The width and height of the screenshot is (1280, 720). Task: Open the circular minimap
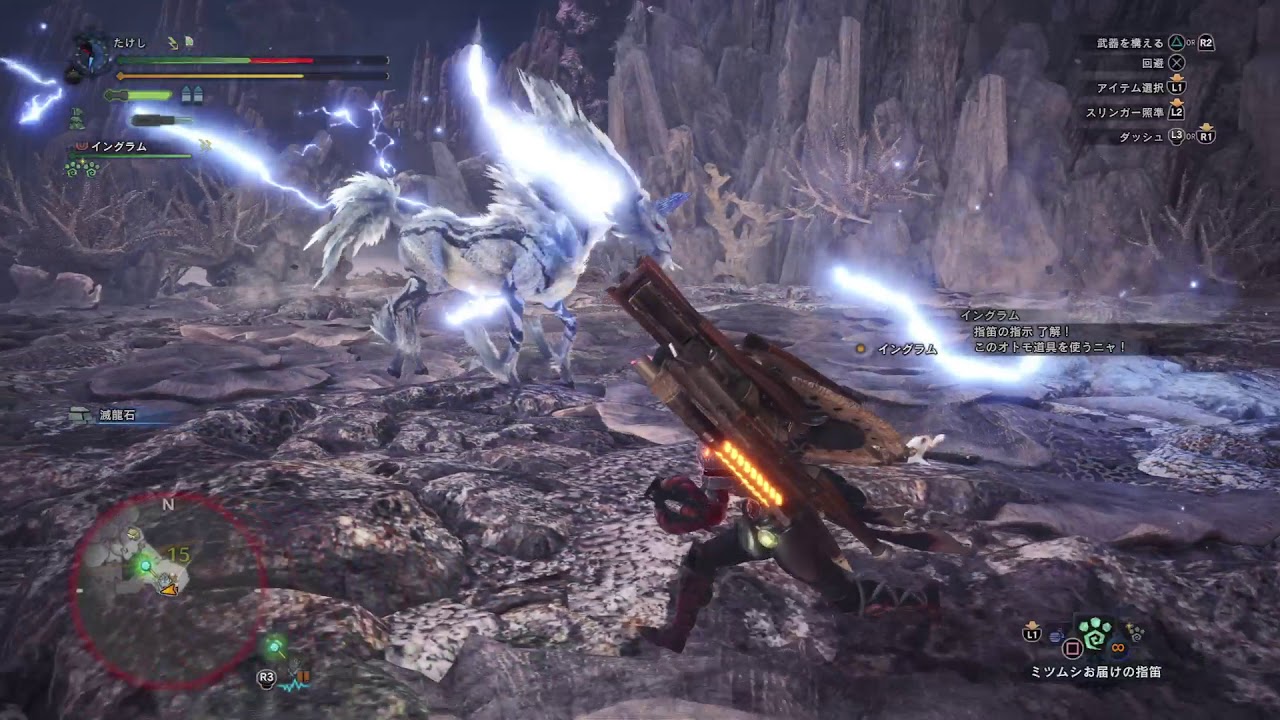click(168, 590)
